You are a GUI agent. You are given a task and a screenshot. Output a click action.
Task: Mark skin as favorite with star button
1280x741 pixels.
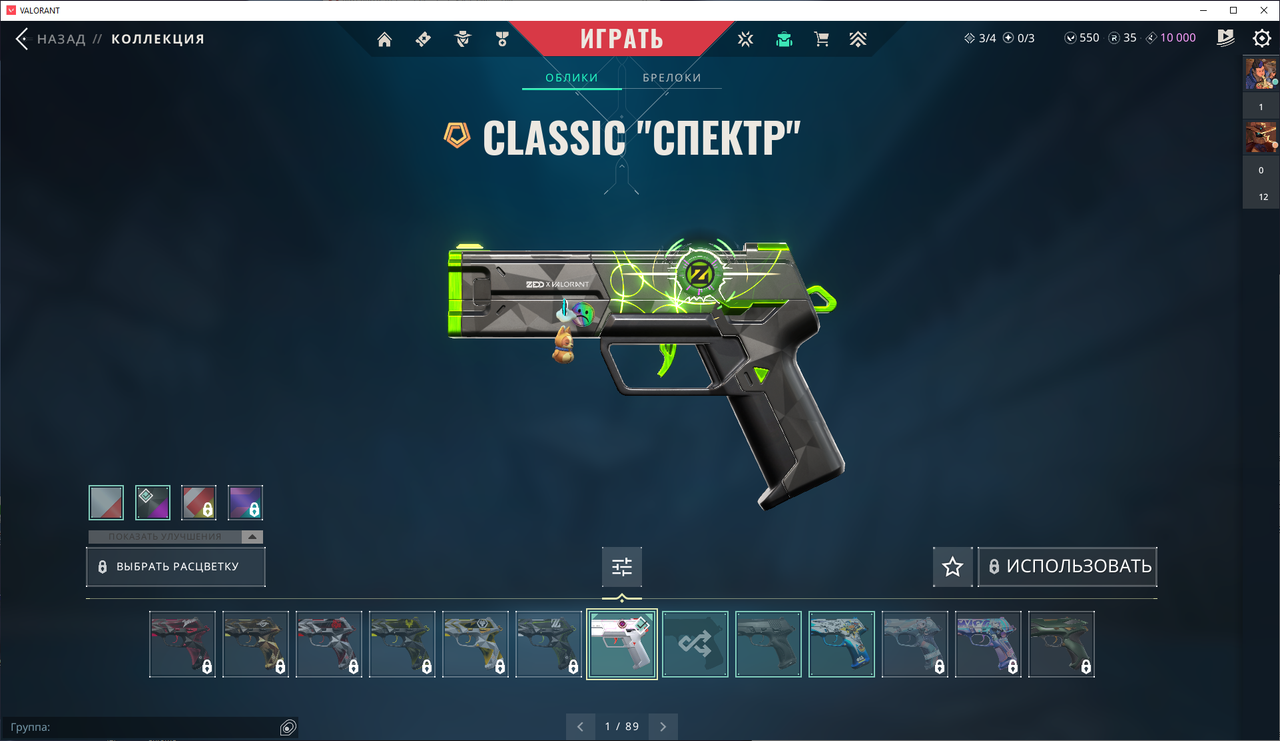(952, 567)
